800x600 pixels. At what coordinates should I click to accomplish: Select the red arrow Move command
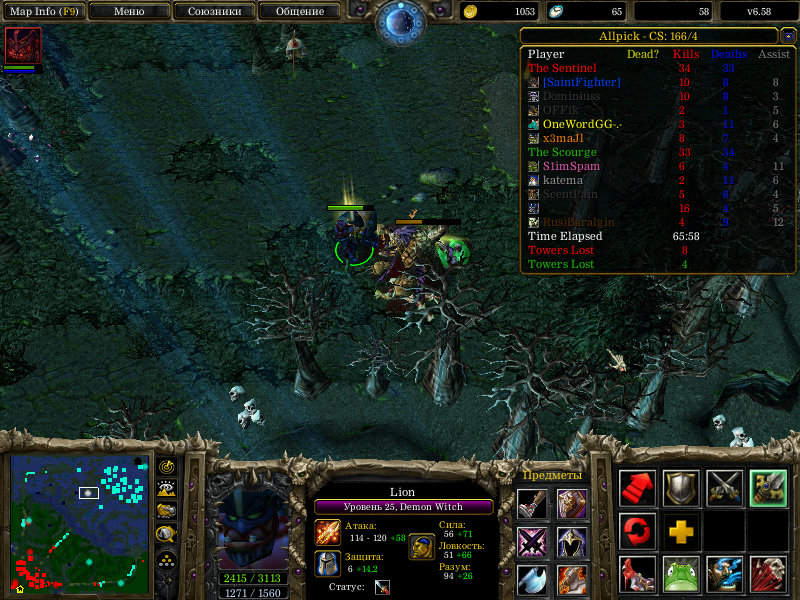pyautogui.click(x=638, y=488)
